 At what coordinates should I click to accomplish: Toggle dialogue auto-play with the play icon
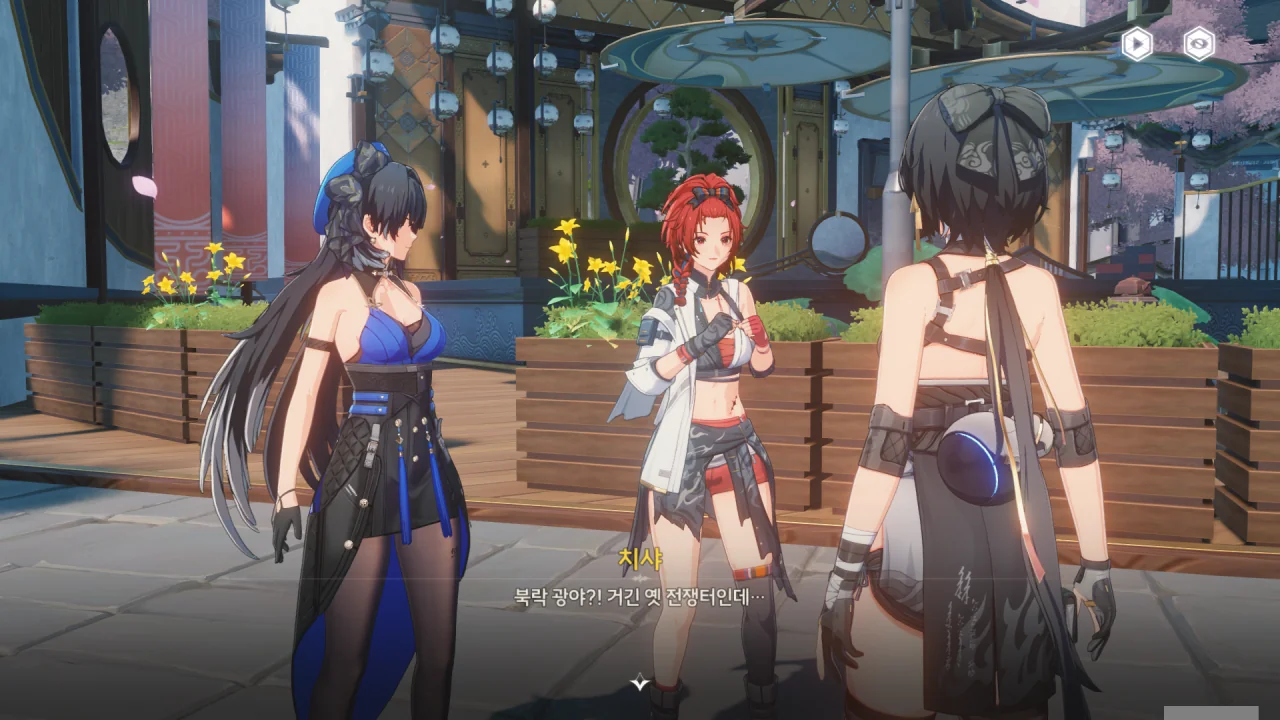[1136, 43]
